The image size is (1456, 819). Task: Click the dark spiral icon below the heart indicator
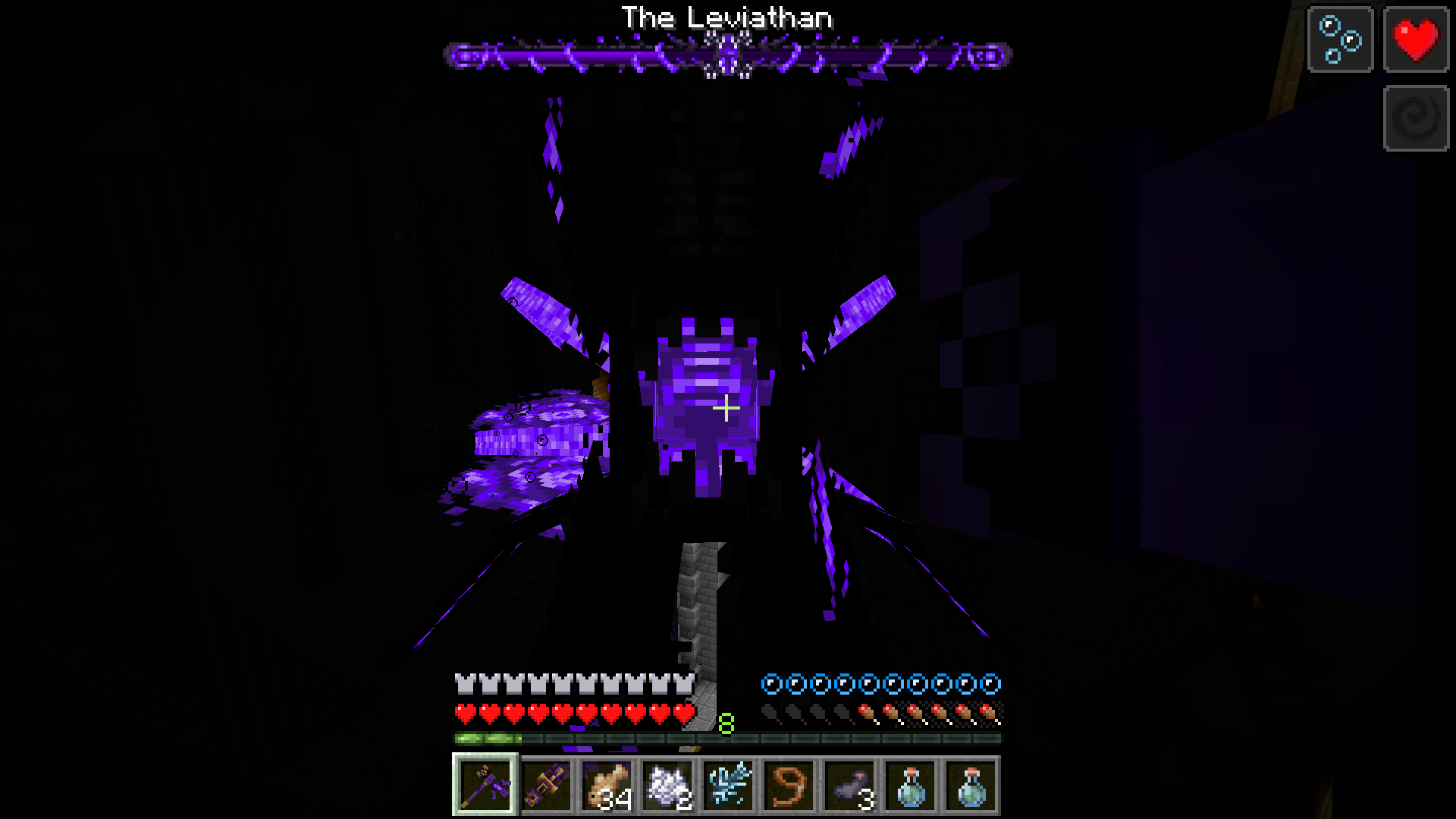(x=1415, y=115)
